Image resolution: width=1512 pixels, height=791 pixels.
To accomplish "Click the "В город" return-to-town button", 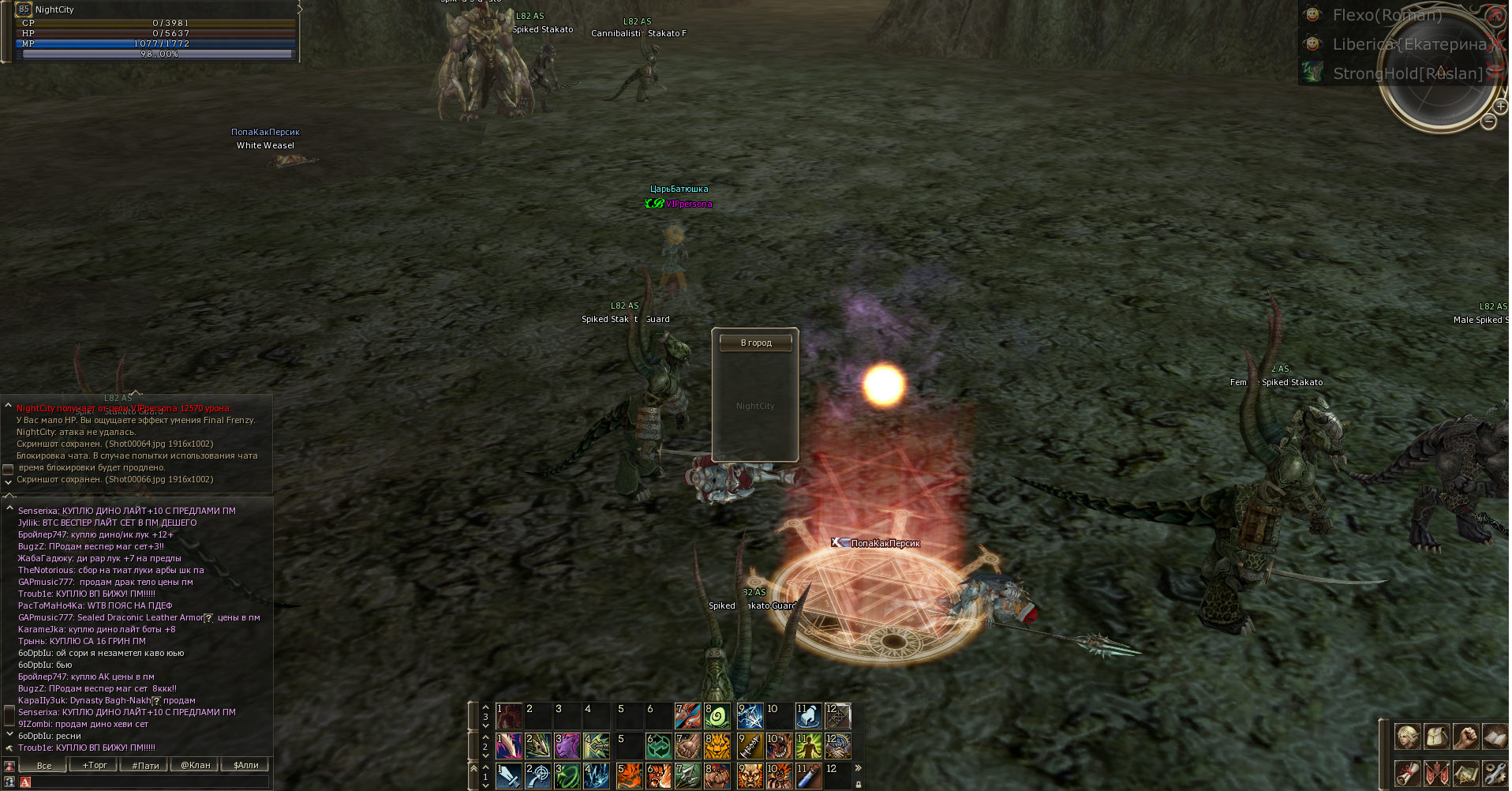I will pos(755,343).
